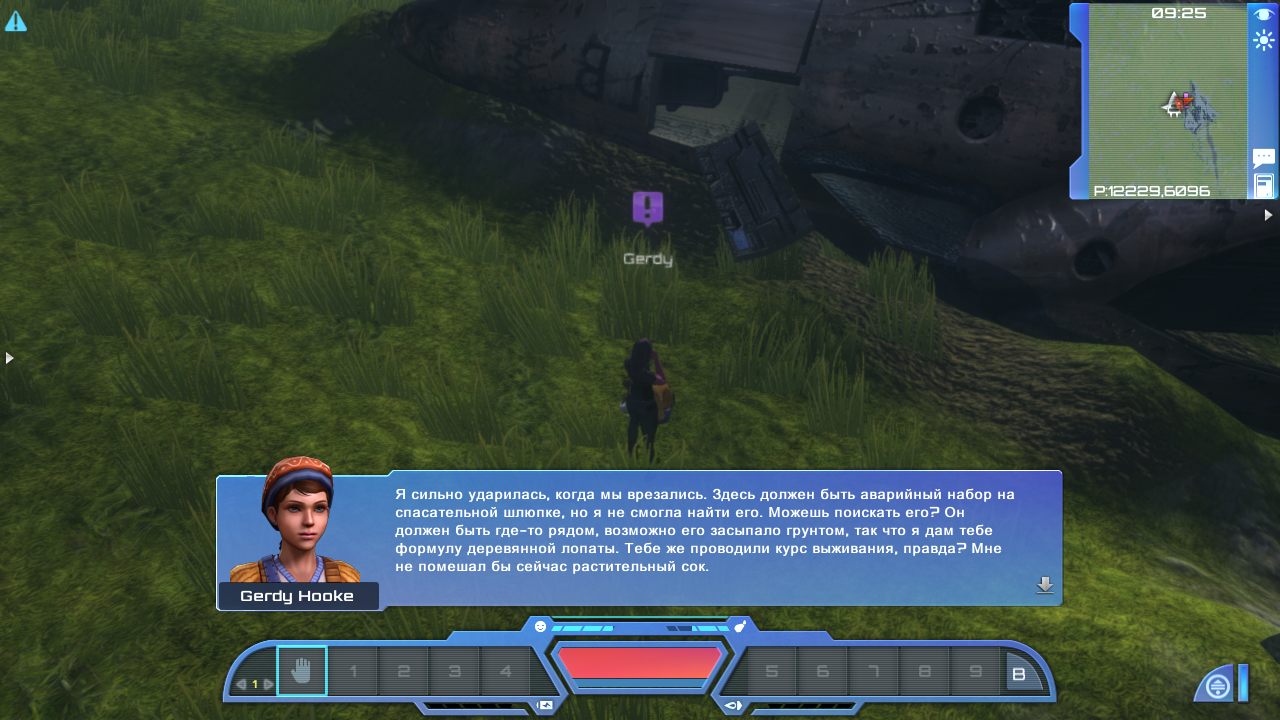This screenshot has height=720, width=1280.
Task: Select the purple exclamation quest marker
Action: click(648, 208)
